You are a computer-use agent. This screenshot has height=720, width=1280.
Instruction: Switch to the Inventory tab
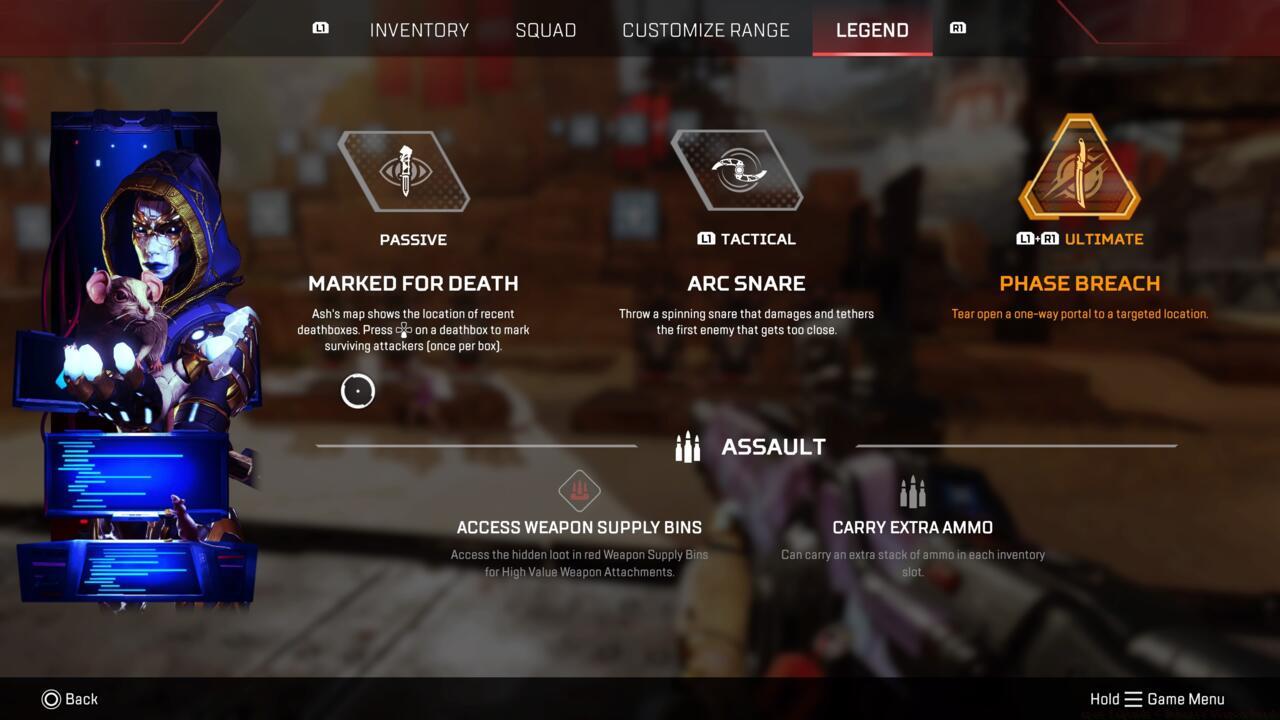[x=419, y=30]
